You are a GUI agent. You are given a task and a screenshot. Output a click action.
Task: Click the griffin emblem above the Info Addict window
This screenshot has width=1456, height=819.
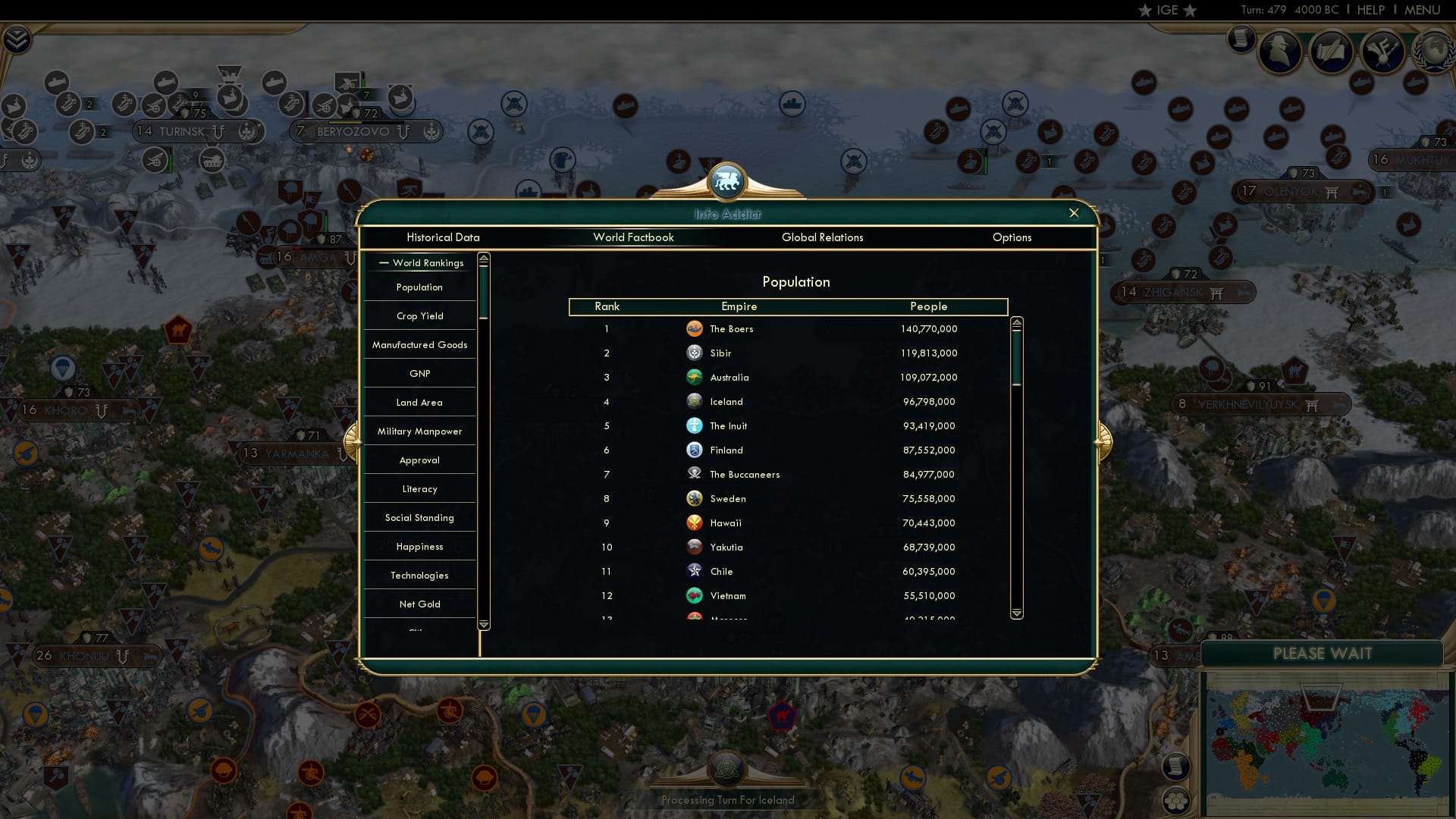pos(727,180)
